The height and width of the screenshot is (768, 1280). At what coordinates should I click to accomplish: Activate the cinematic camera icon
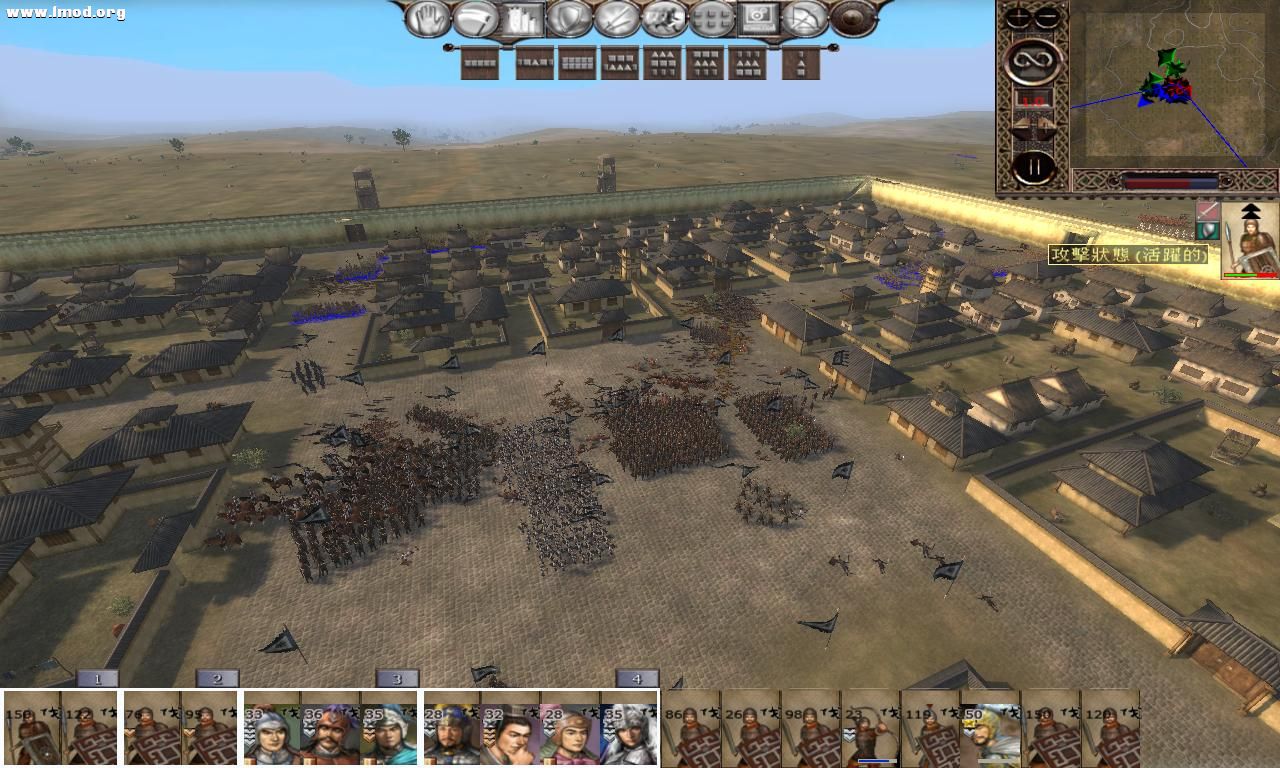(758, 17)
